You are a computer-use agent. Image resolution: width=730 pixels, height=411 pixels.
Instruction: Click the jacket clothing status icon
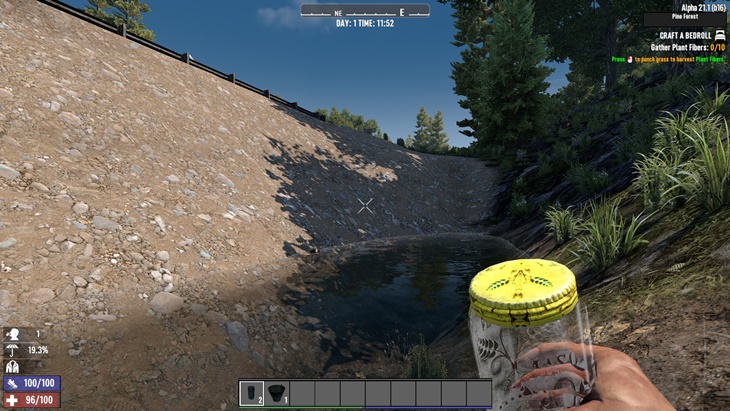tap(14, 366)
